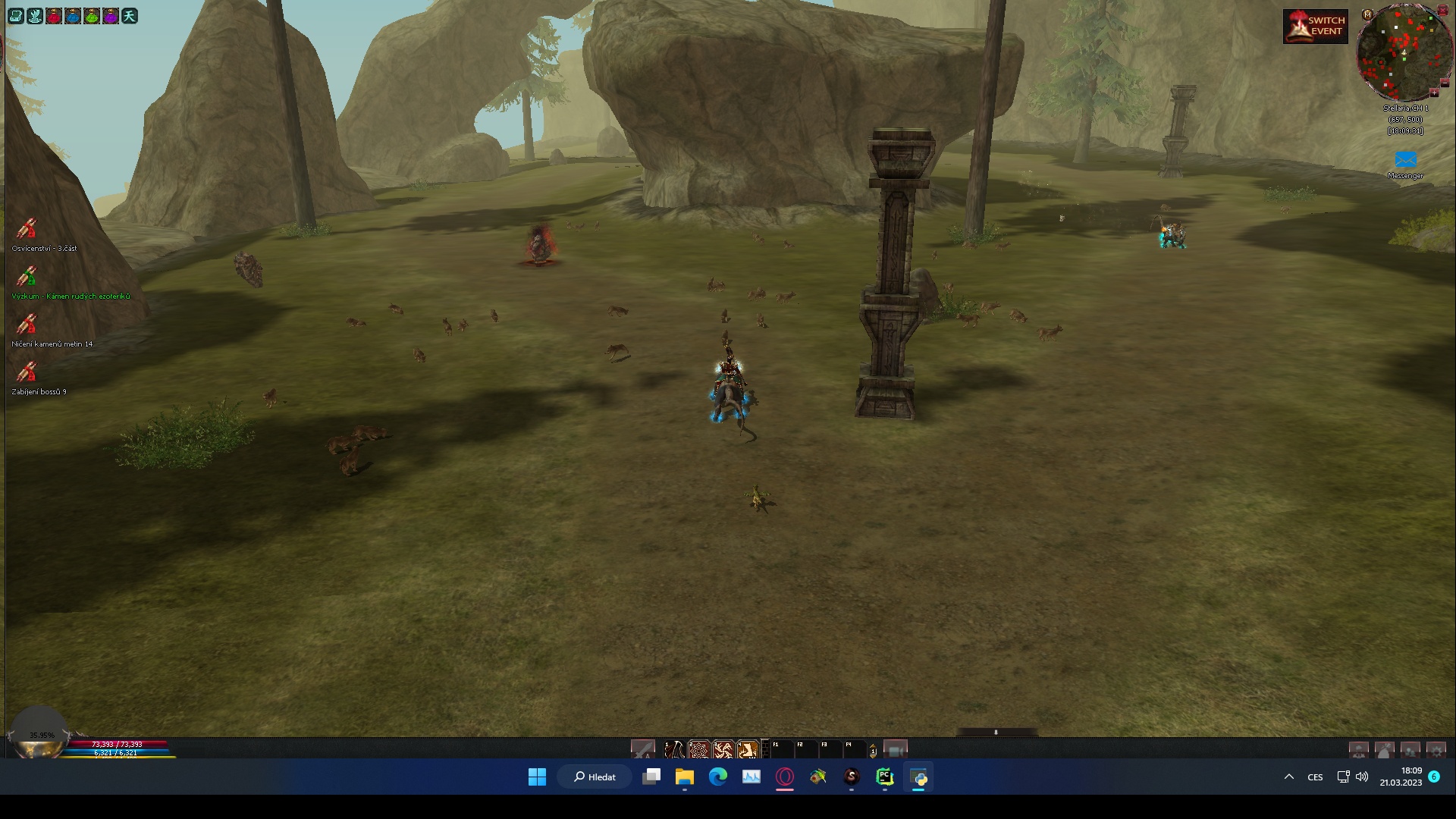Open the Messenger envelope icon
This screenshot has height=819, width=1456.
point(1405,160)
